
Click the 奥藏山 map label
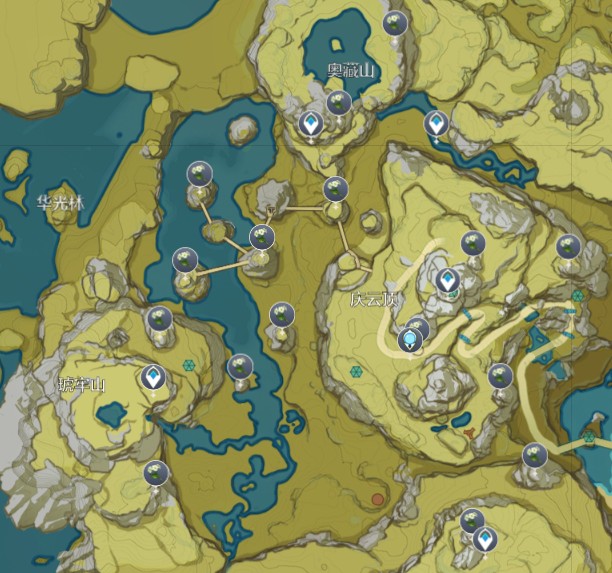point(350,71)
